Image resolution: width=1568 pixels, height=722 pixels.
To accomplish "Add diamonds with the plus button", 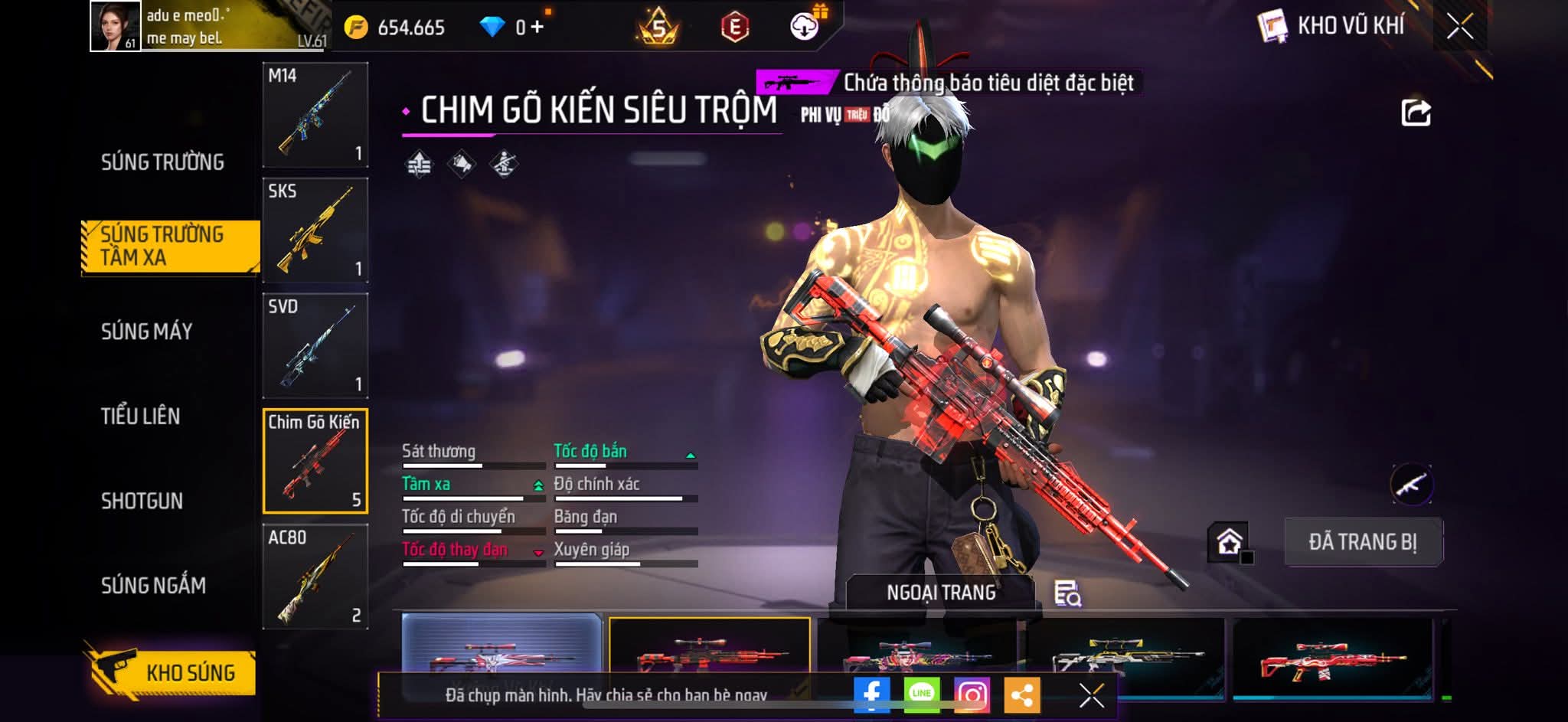I will click(x=537, y=28).
